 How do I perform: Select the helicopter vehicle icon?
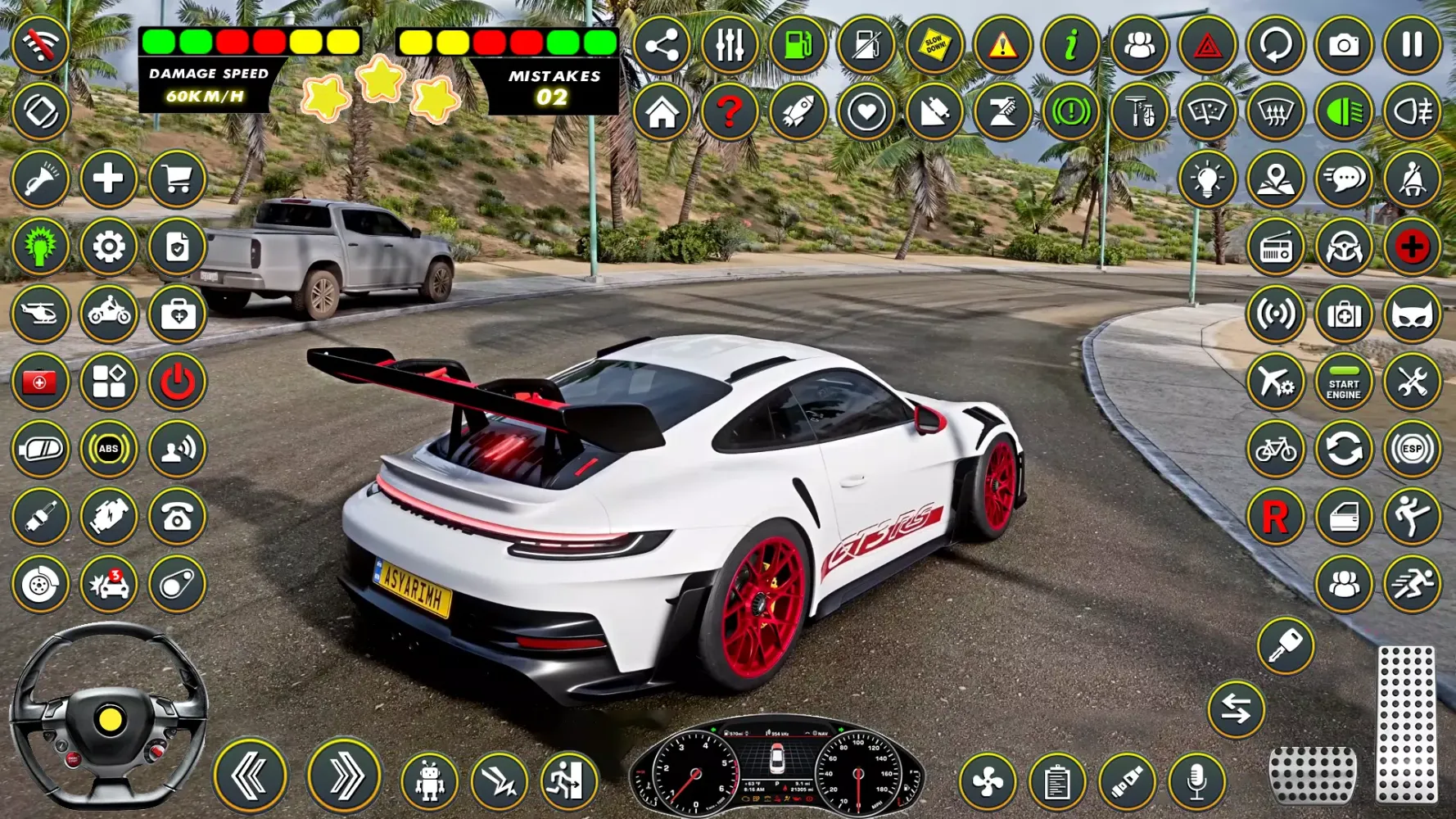40,314
